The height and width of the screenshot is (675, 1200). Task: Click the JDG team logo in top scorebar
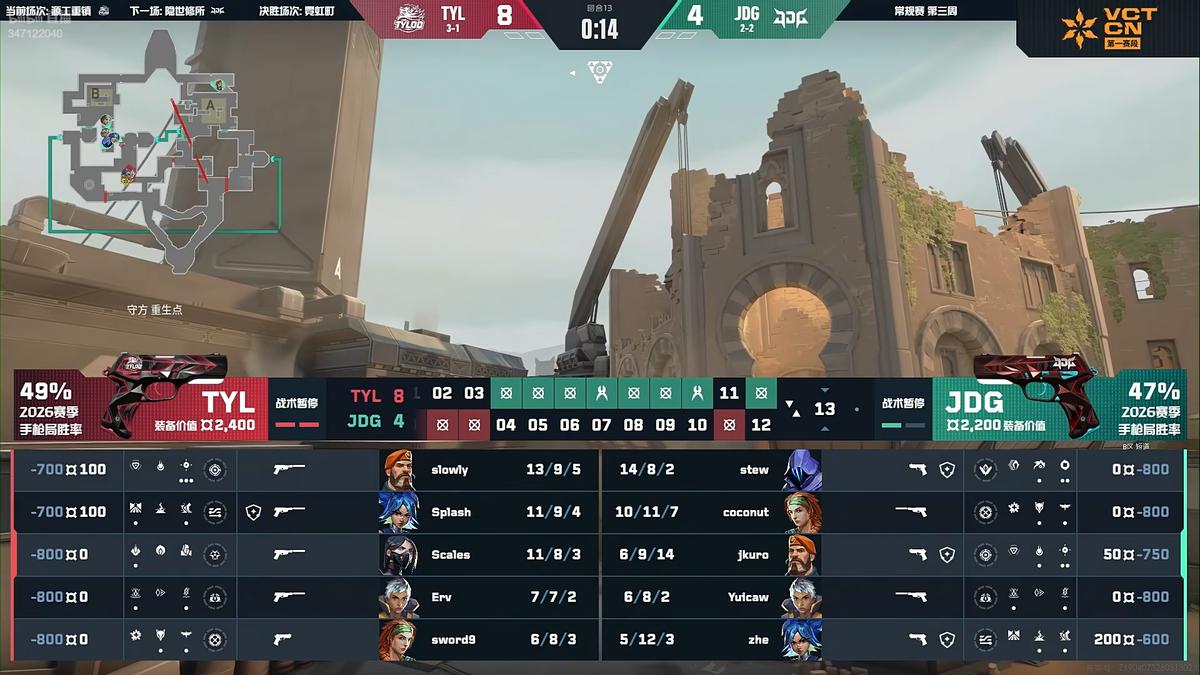coord(791,15)
